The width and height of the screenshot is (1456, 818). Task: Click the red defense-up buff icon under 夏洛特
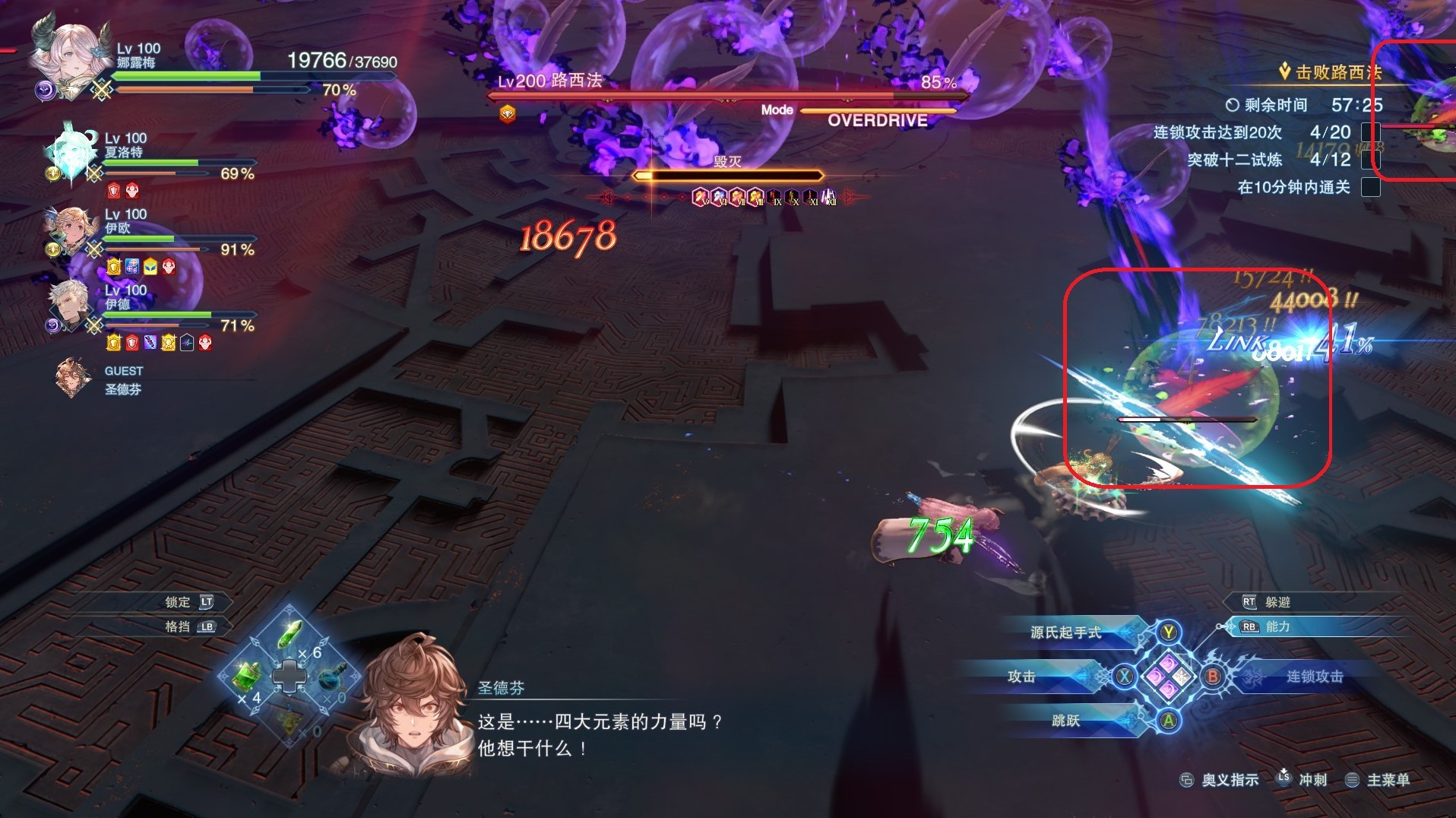(113, 191)
